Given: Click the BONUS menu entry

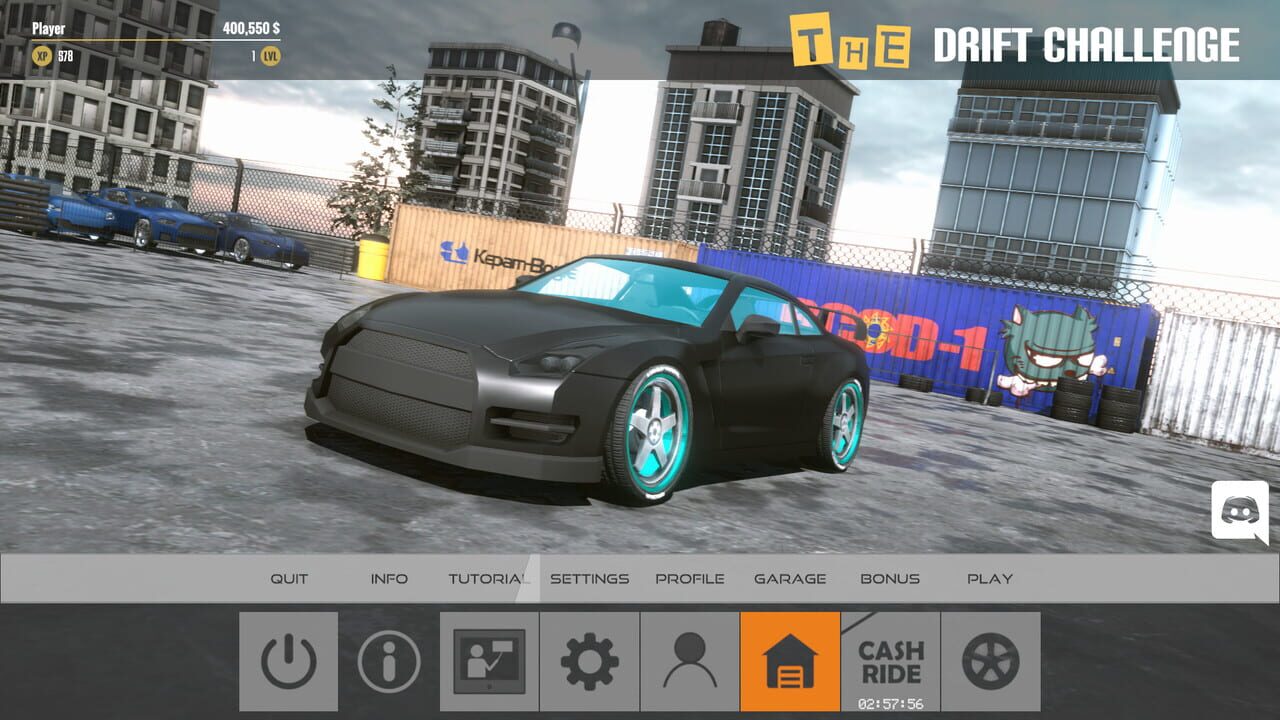Looking at the screenshot, I should point(891,578).
